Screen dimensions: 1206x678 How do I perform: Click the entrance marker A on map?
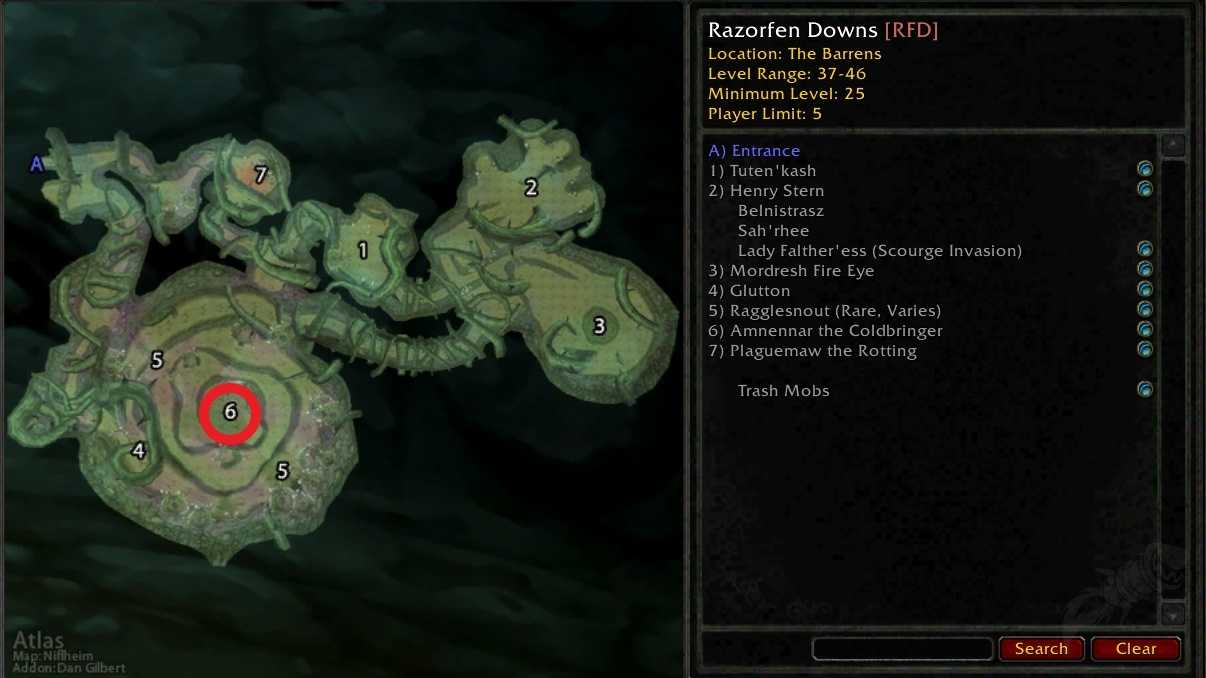click(x=37, y=164)
